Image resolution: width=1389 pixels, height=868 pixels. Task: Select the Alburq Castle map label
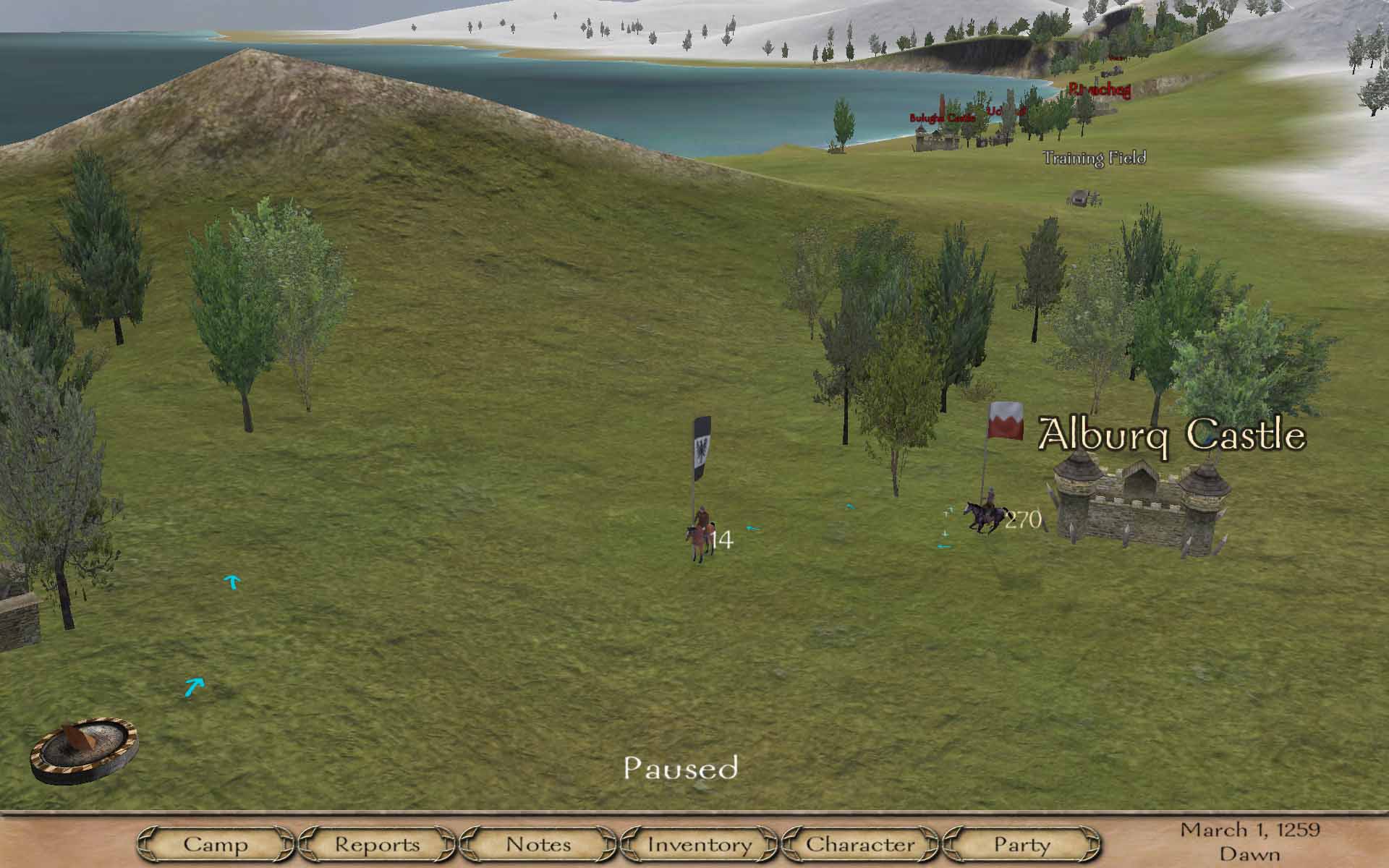point(1171,435)
